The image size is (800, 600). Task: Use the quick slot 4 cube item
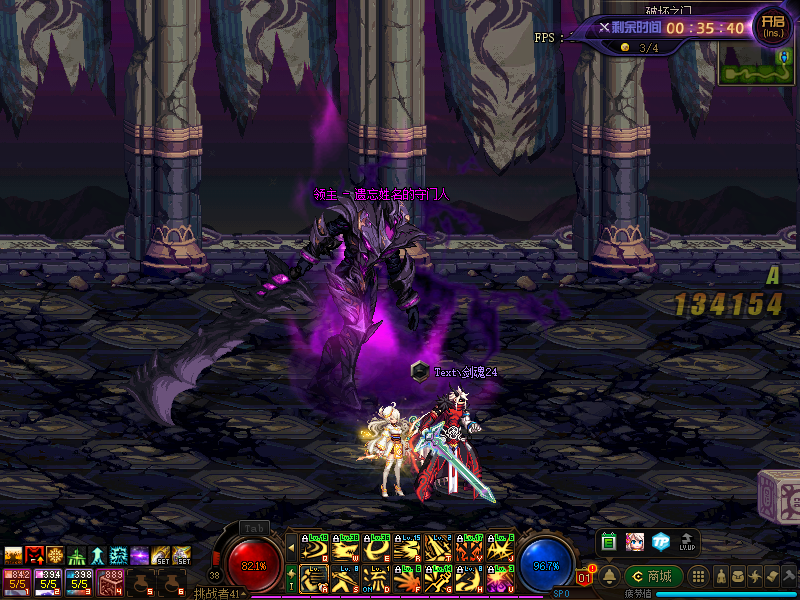coord(108,580)
